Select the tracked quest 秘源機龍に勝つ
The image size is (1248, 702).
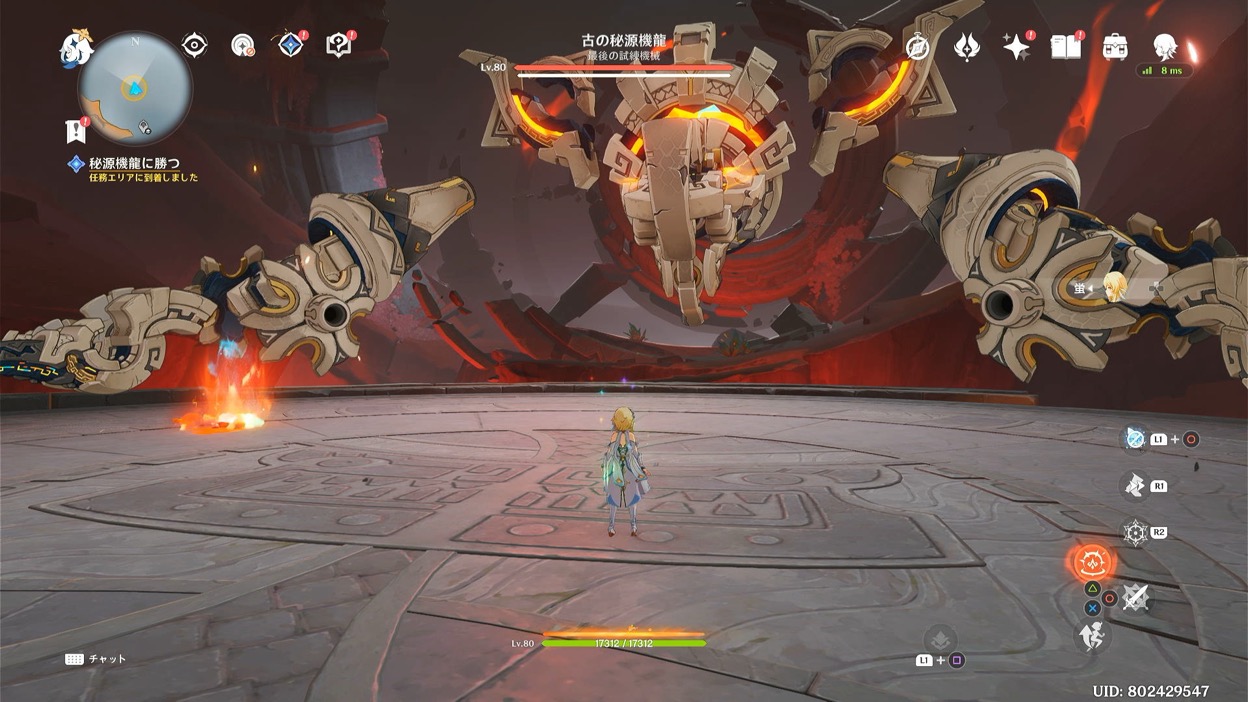pyautogui.click(x=135, y=163)
